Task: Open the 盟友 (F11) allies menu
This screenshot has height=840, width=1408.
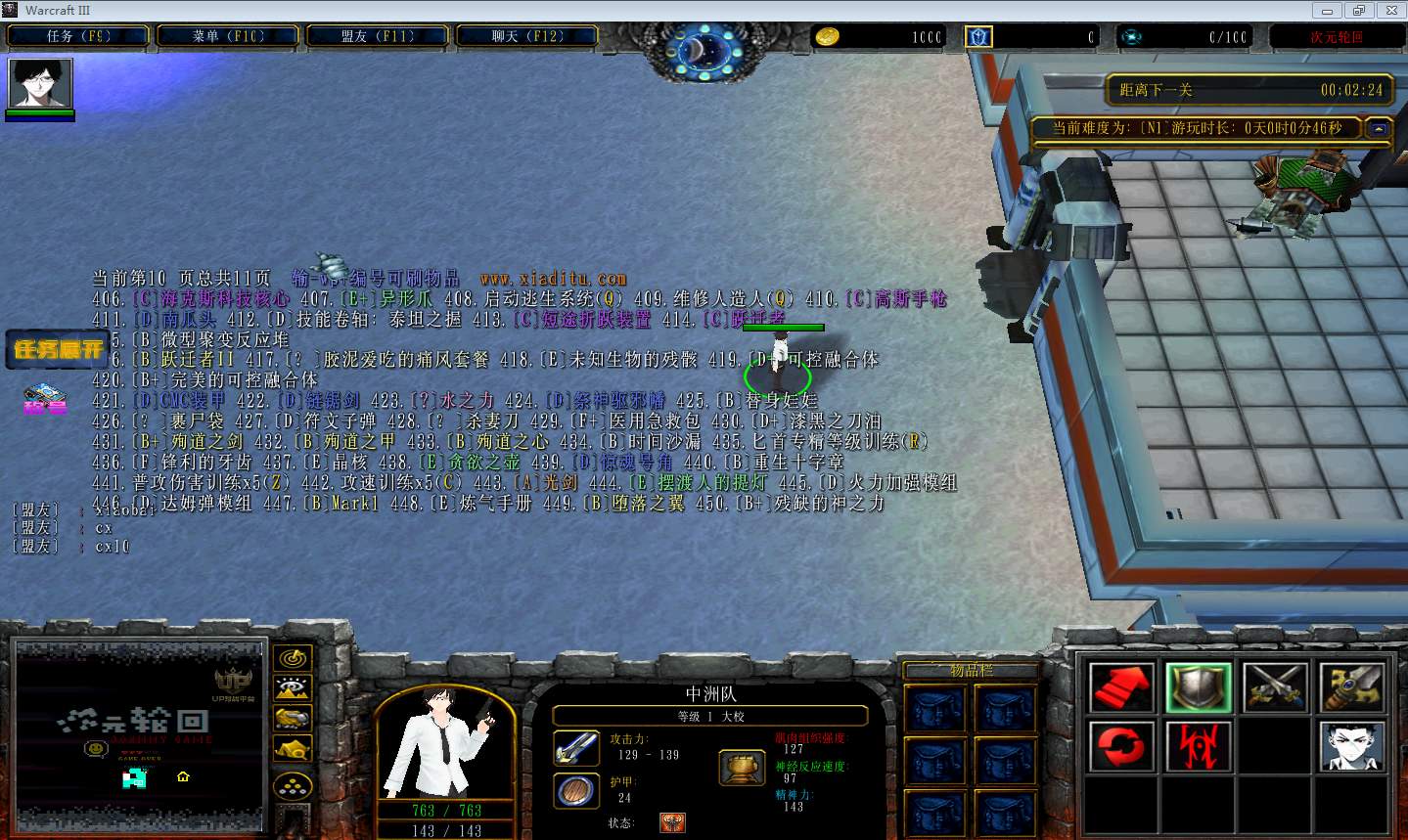Action: click(378, 34)
